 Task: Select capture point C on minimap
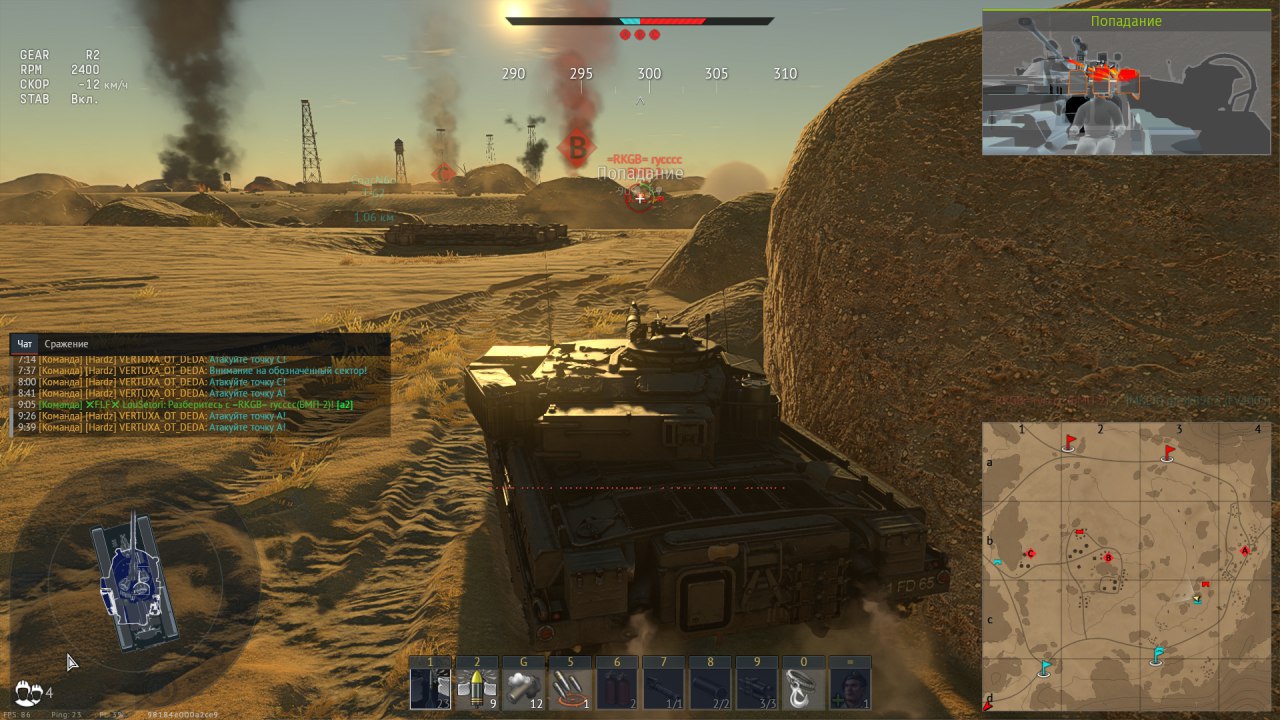[1030, 554]
